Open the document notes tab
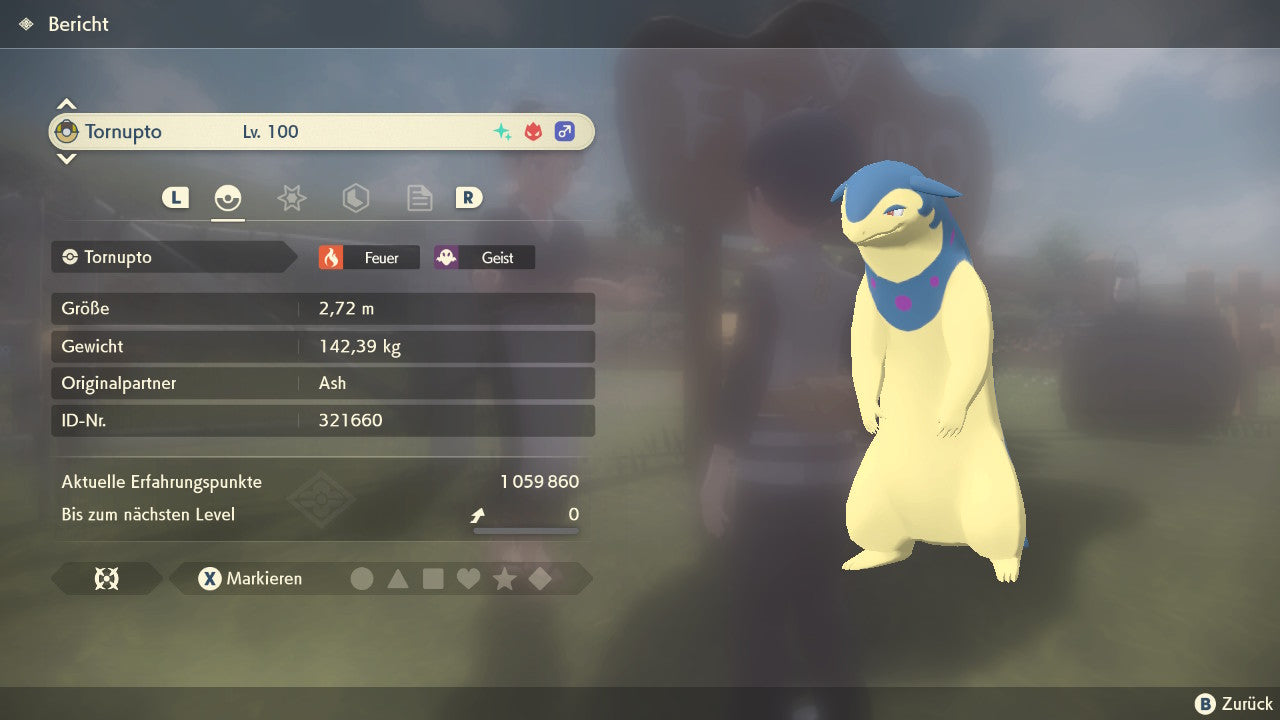 pos(419,198)
